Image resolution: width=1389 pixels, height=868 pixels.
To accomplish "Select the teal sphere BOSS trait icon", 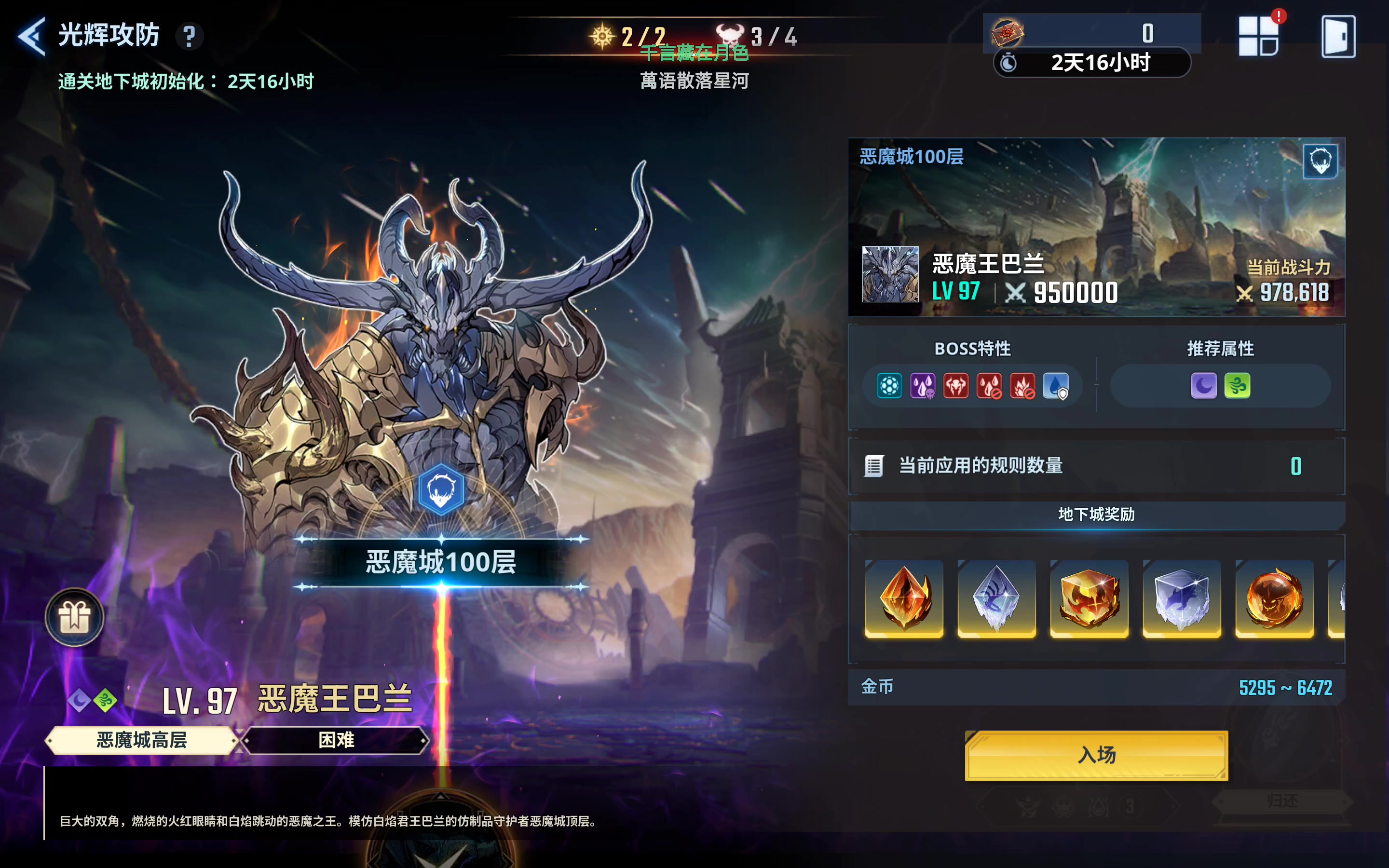I will [x=890, y=386].
